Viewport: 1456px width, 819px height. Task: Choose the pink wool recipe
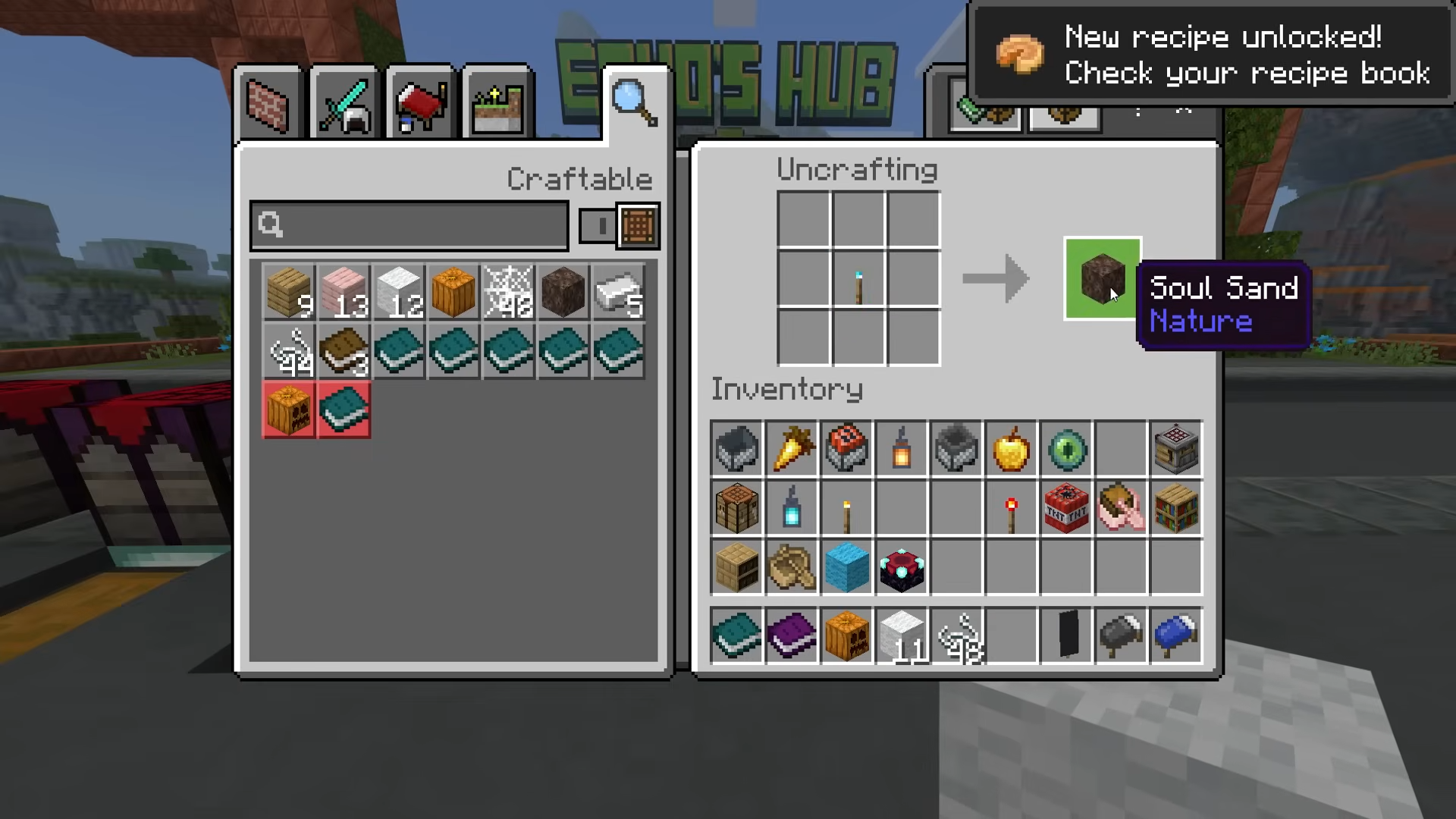tap(344, 292)
